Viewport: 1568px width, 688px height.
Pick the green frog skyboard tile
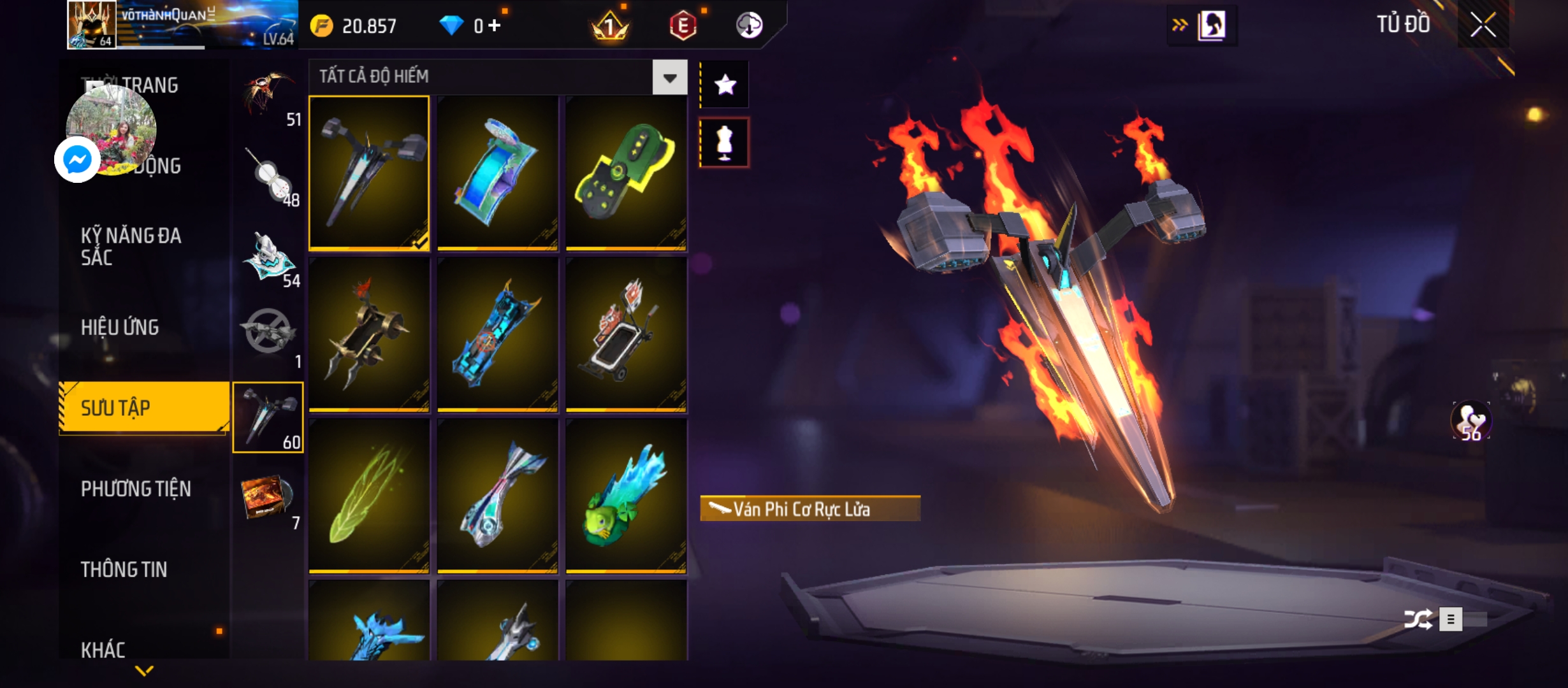[x=626, y=496]
